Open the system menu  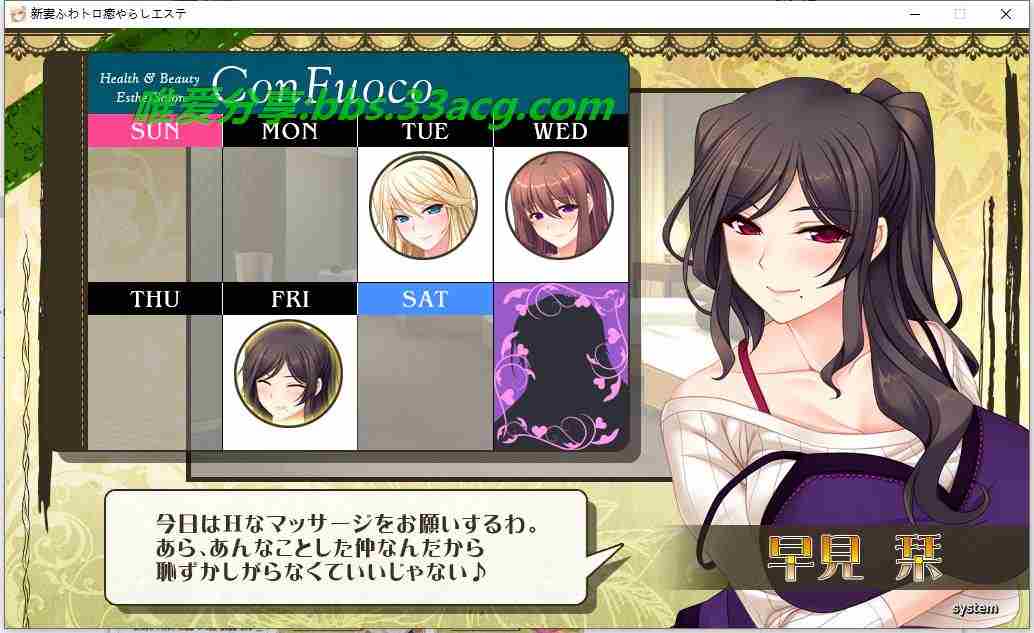(974, 608)
